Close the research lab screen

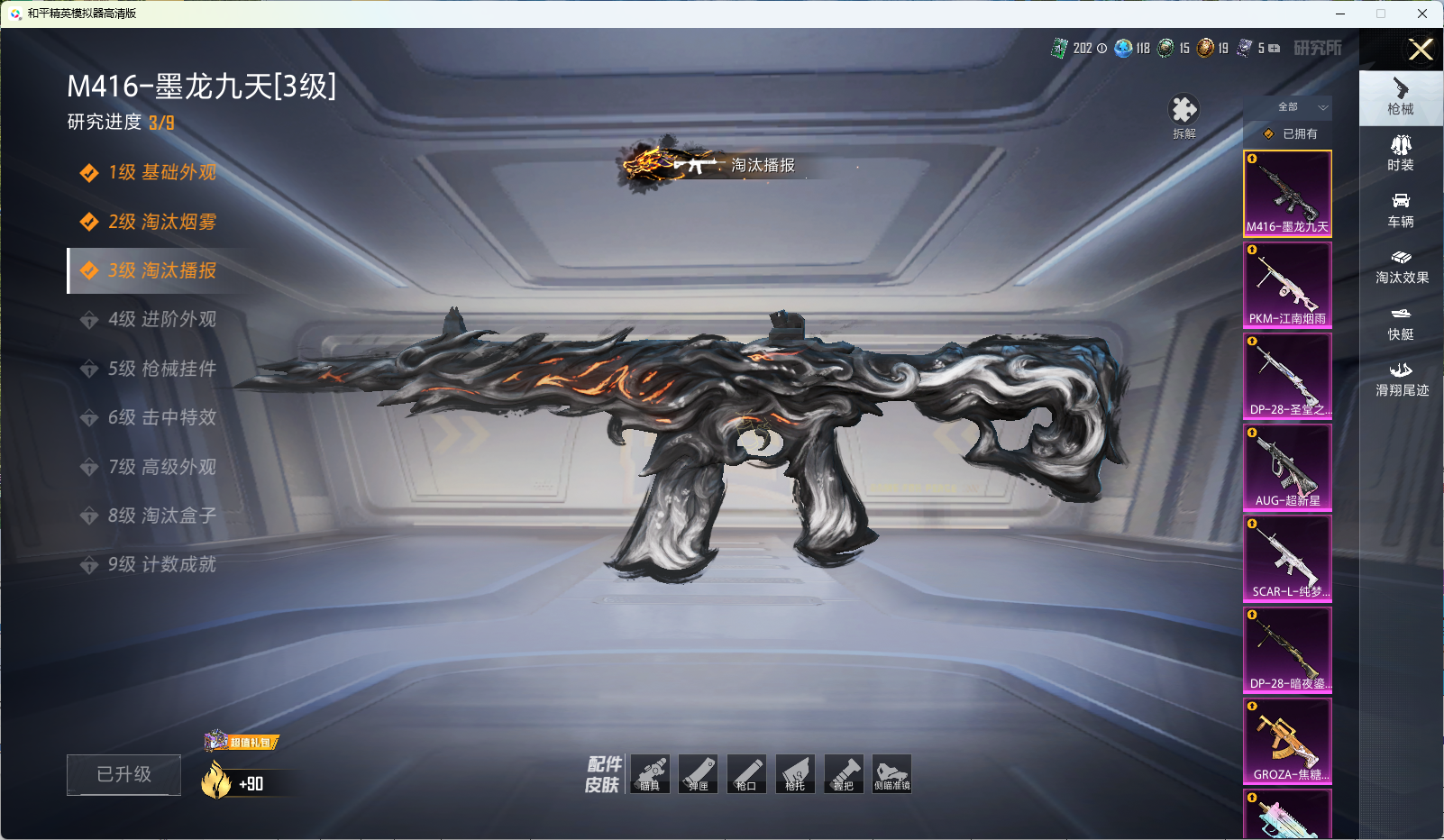(x=1421, y=50)
